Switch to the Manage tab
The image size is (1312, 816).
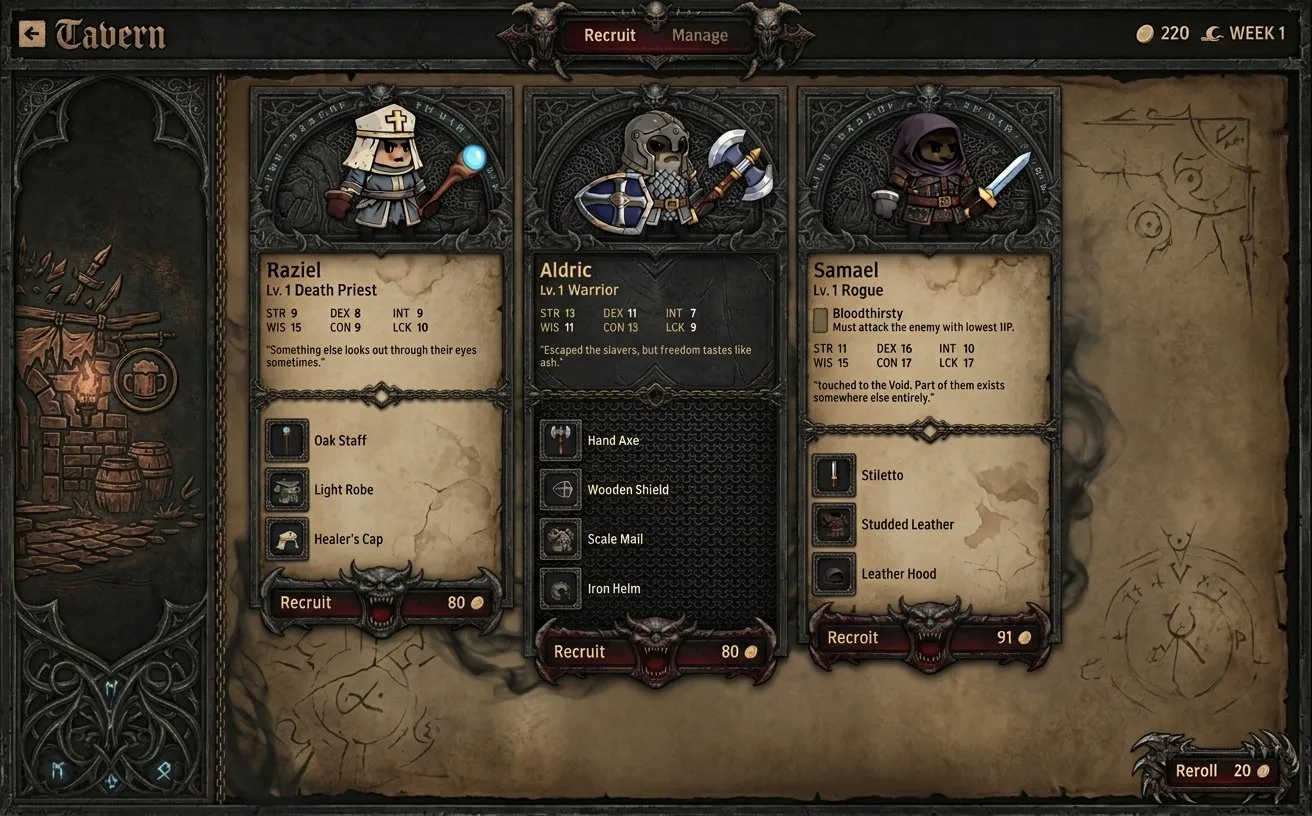point(699,35)
